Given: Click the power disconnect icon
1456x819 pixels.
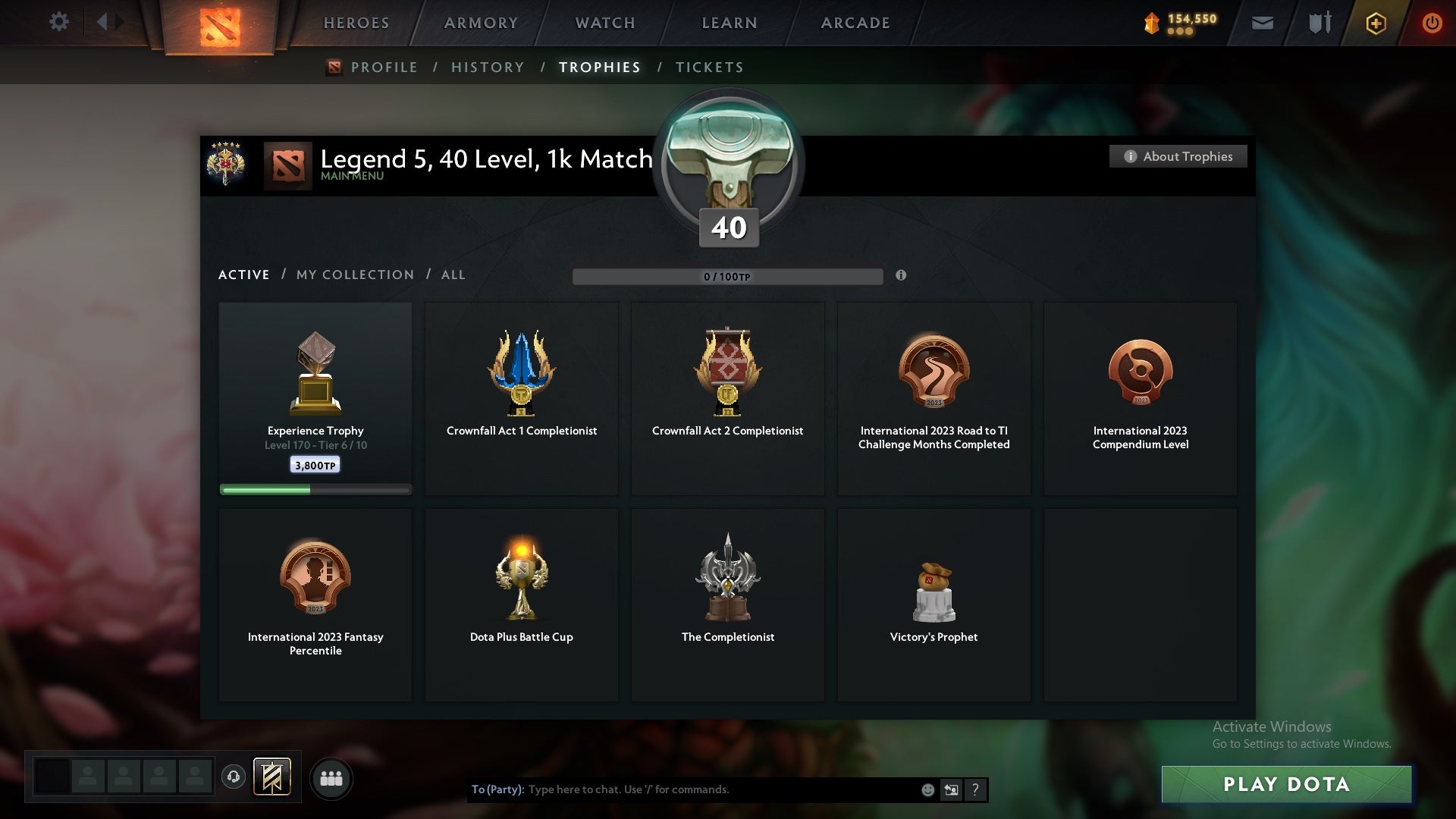Looking at the screenshot, I should coord(1432,23).
